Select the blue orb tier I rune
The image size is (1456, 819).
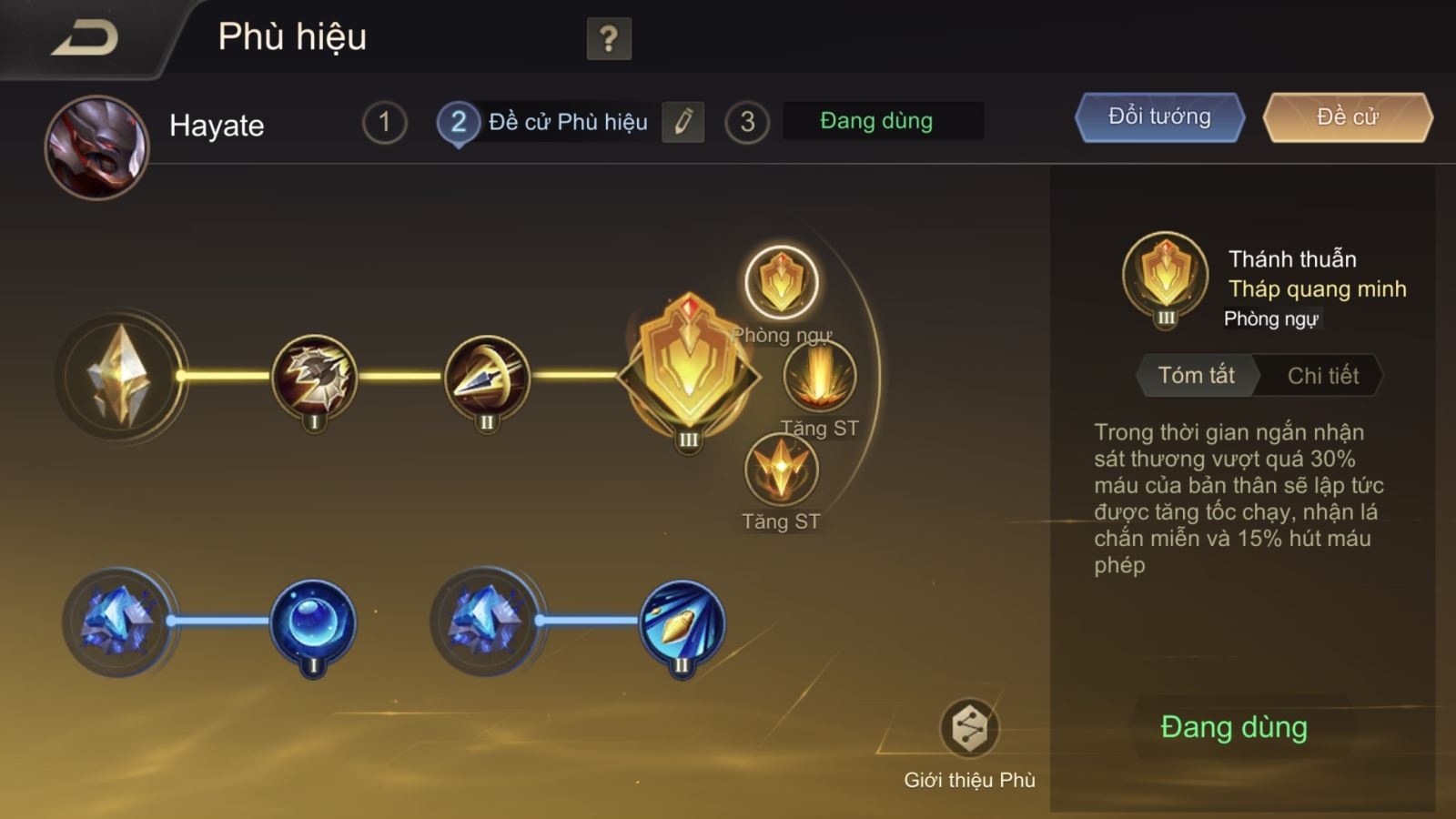(x=309, y=622)
